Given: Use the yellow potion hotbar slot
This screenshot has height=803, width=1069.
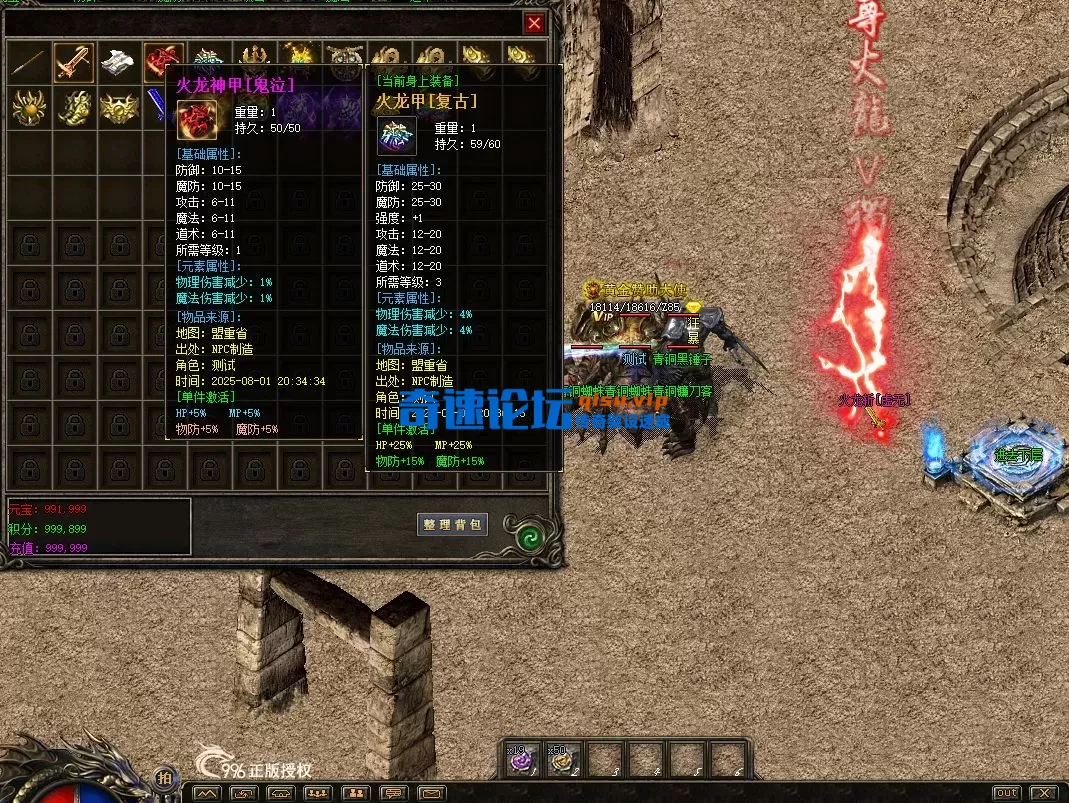Looking at the screenshot, I should [x=563, y=760].
